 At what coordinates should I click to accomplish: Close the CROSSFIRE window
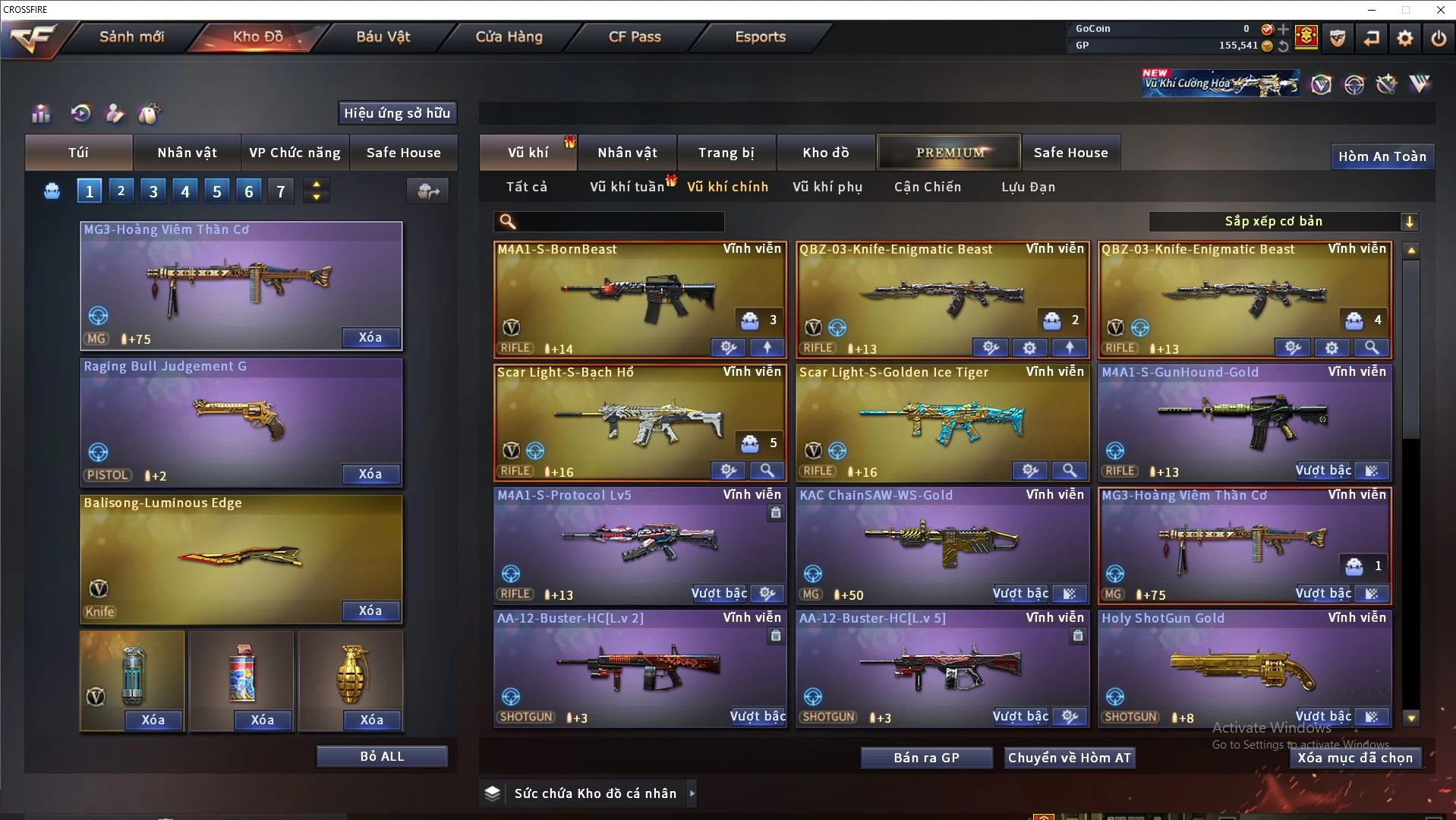[x=1440, y=10]
